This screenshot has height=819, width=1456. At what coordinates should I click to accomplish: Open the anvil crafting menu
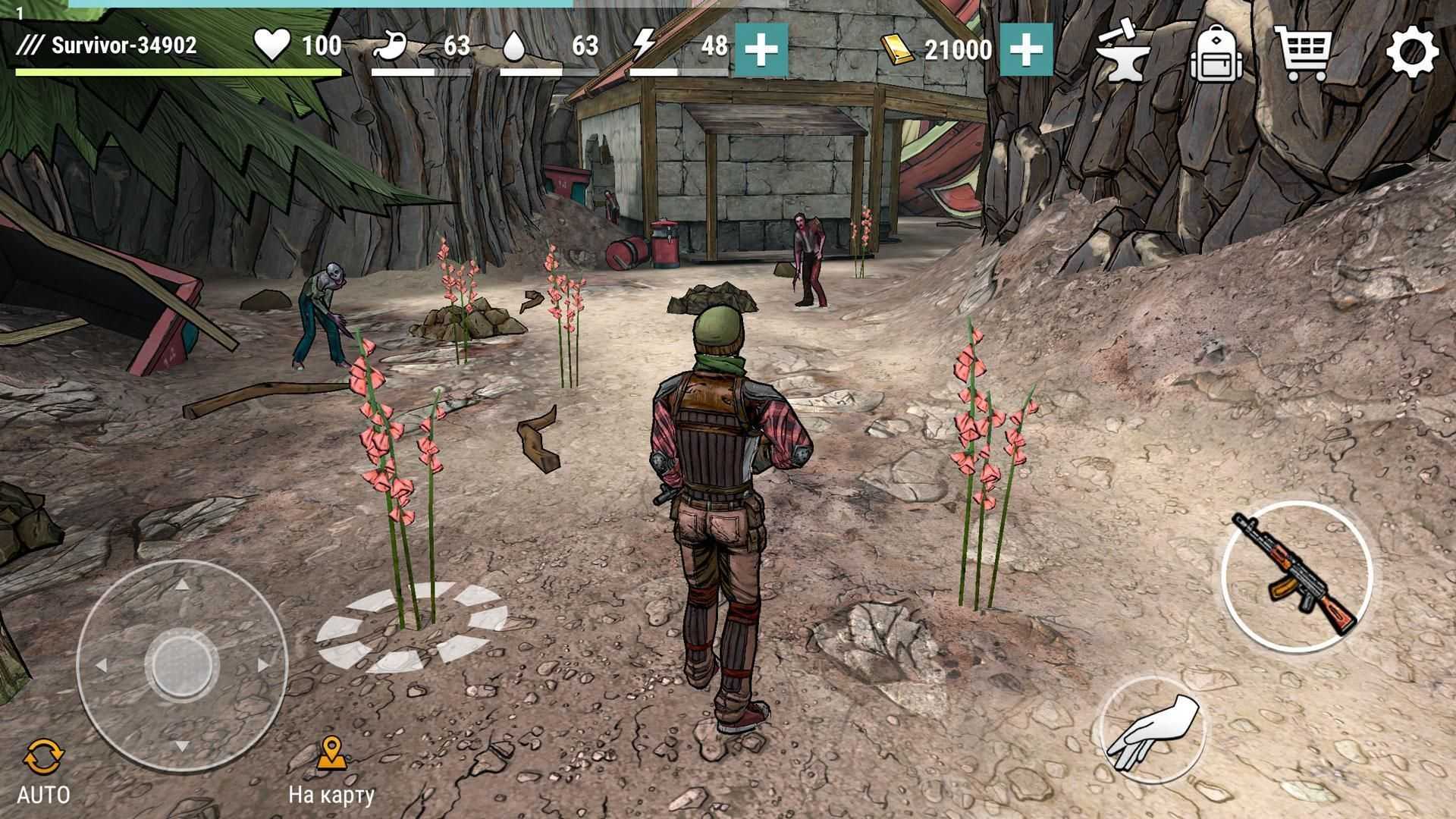(1124, 52)
